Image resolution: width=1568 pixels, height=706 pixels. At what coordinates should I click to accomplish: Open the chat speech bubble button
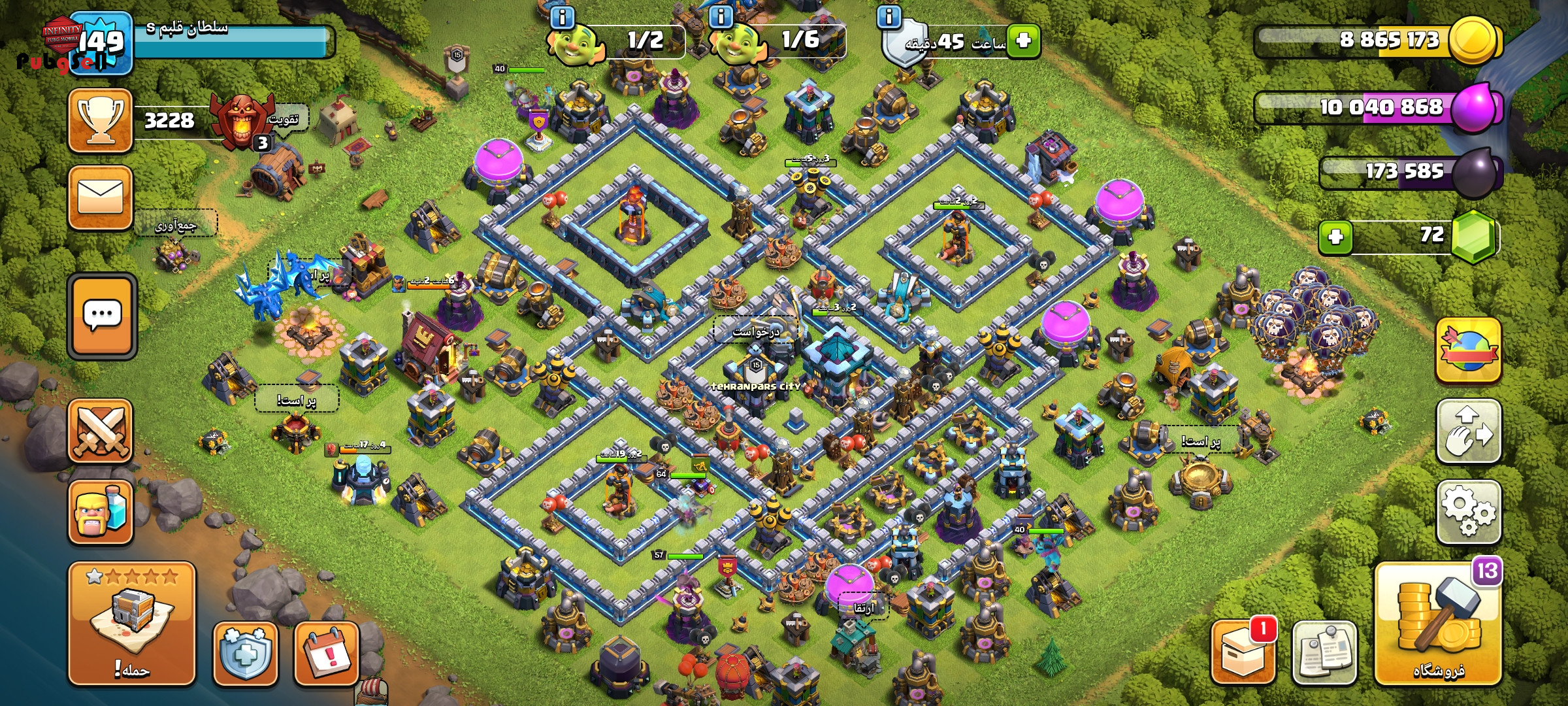pyautogui.click(x=102, y=316)
